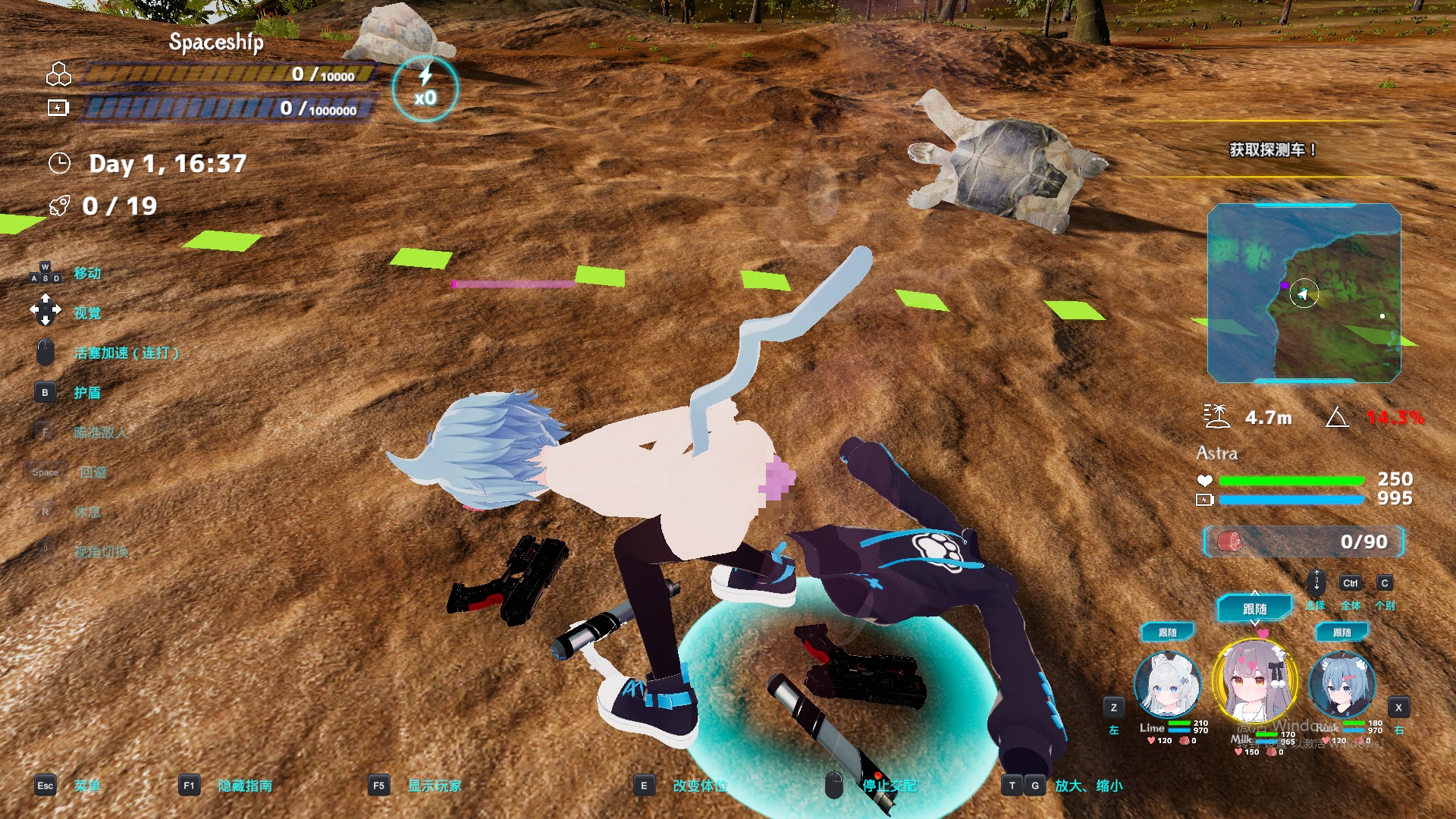The image size is (1456, 819).
Task: Choose Rusk's blue-haired portrait
Action: coord(1341,685)
